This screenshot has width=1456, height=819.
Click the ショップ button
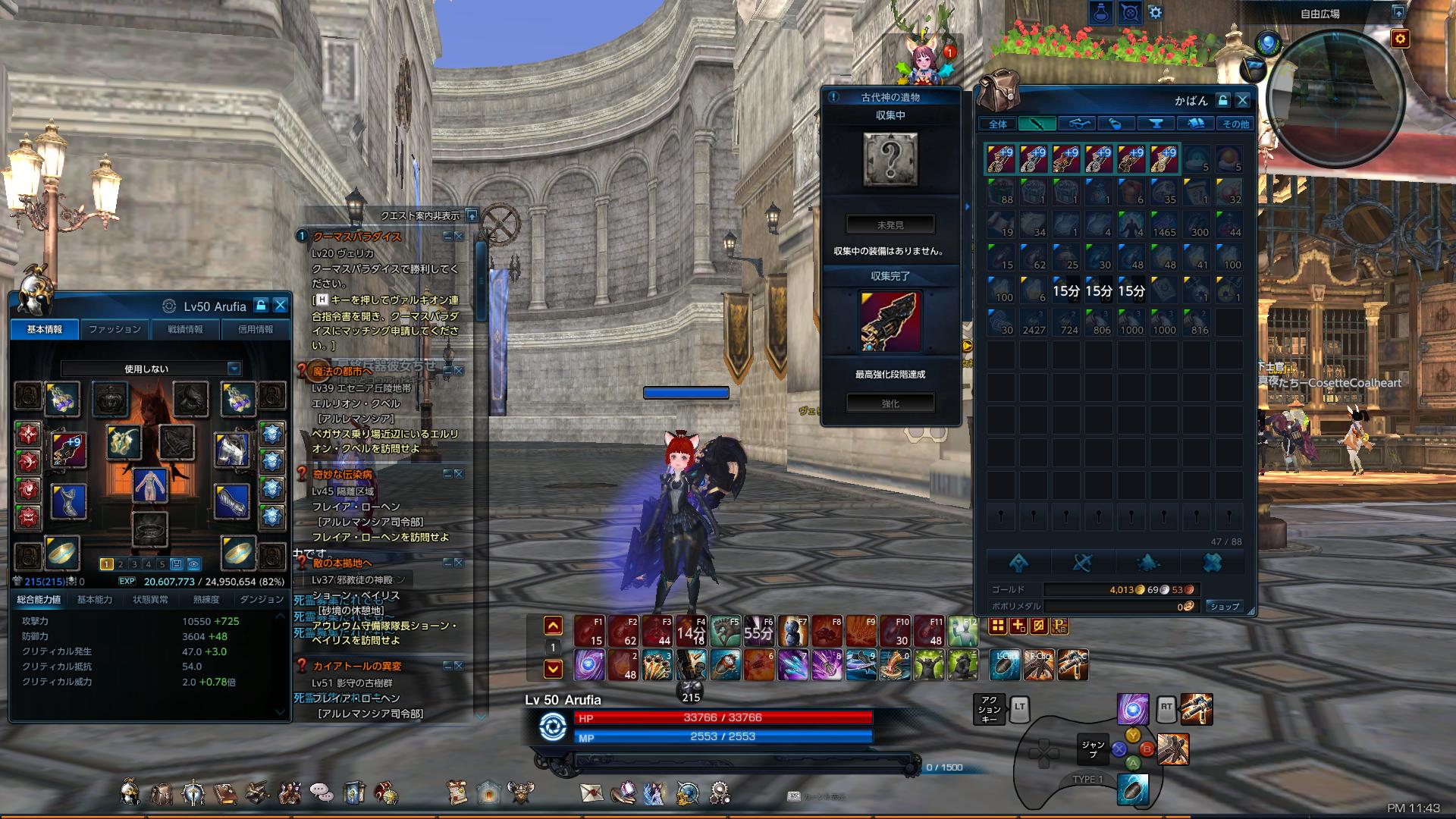click(1224, 606)
